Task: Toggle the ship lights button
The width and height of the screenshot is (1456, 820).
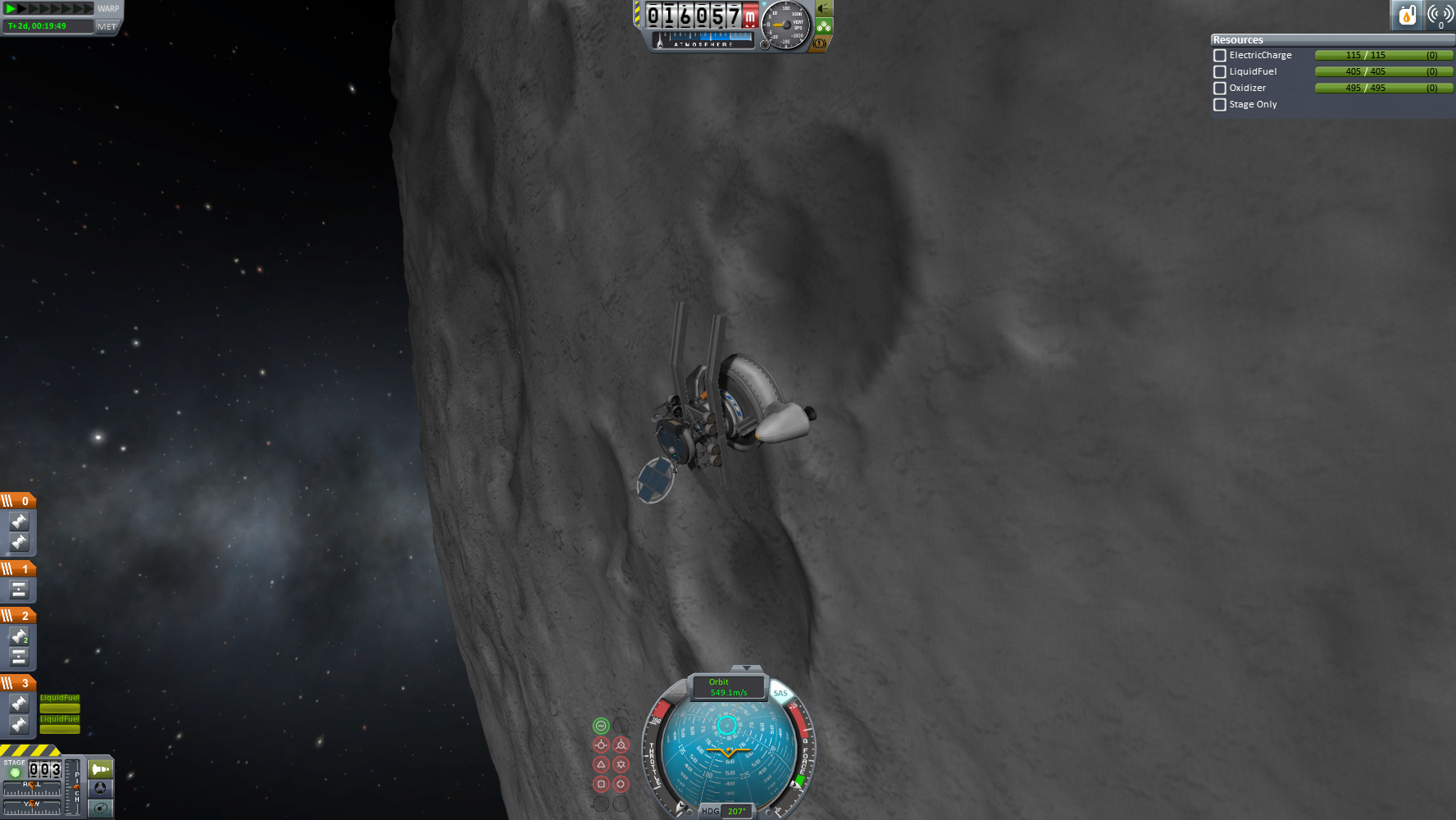Action: [824, 9]
